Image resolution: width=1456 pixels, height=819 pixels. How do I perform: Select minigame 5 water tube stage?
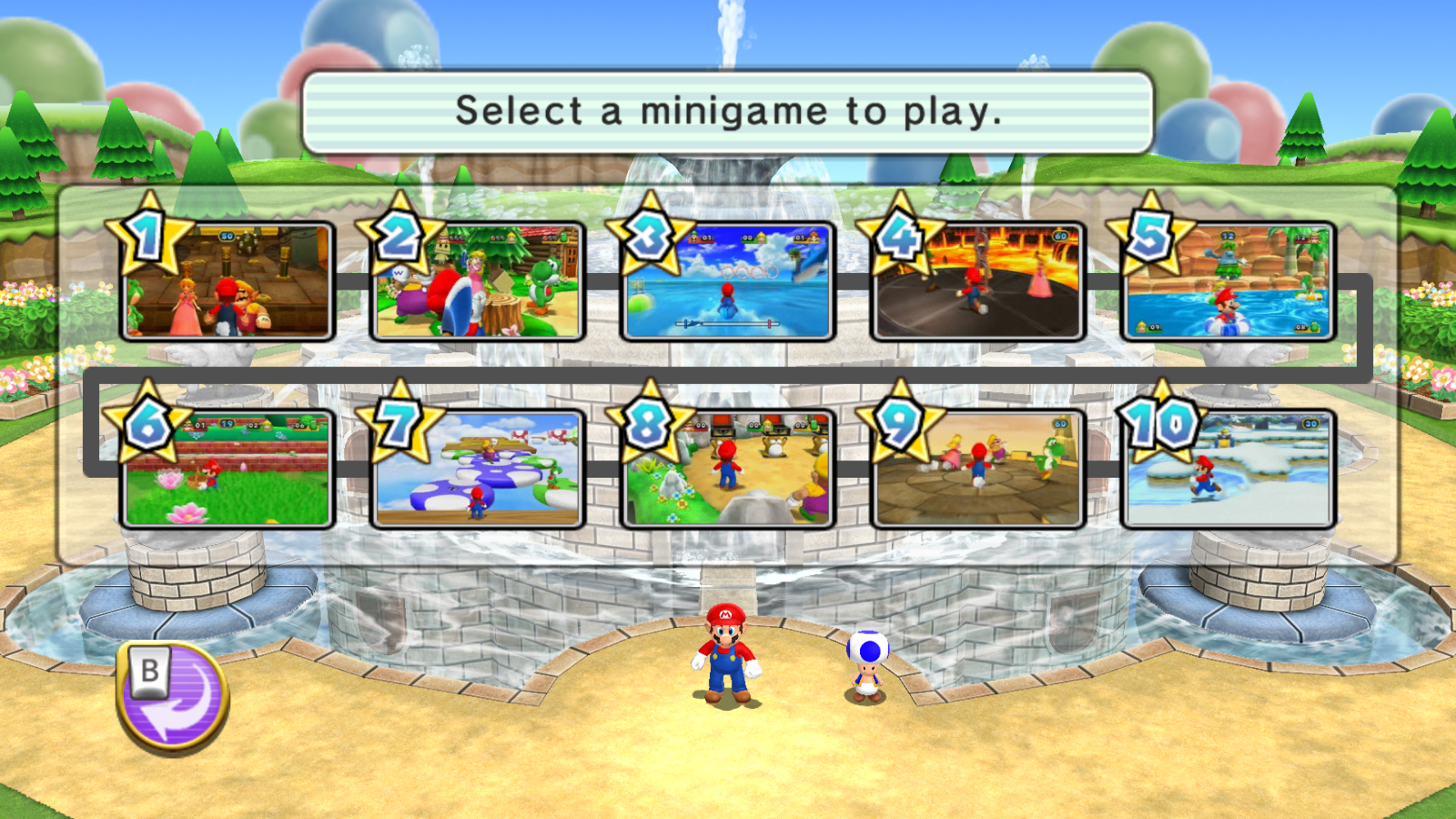pos(1228,282)
